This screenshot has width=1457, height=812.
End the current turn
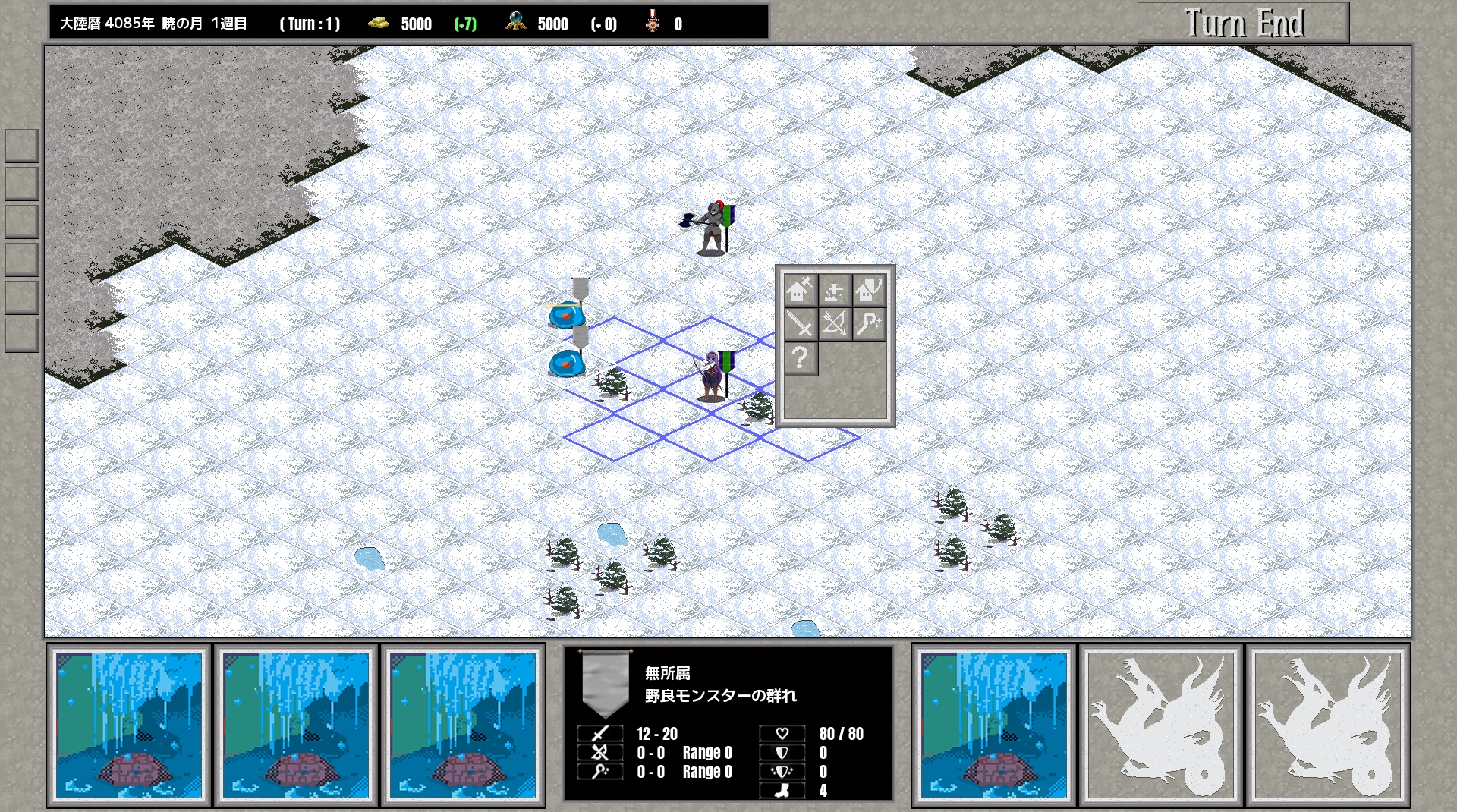click(1243, 23)
